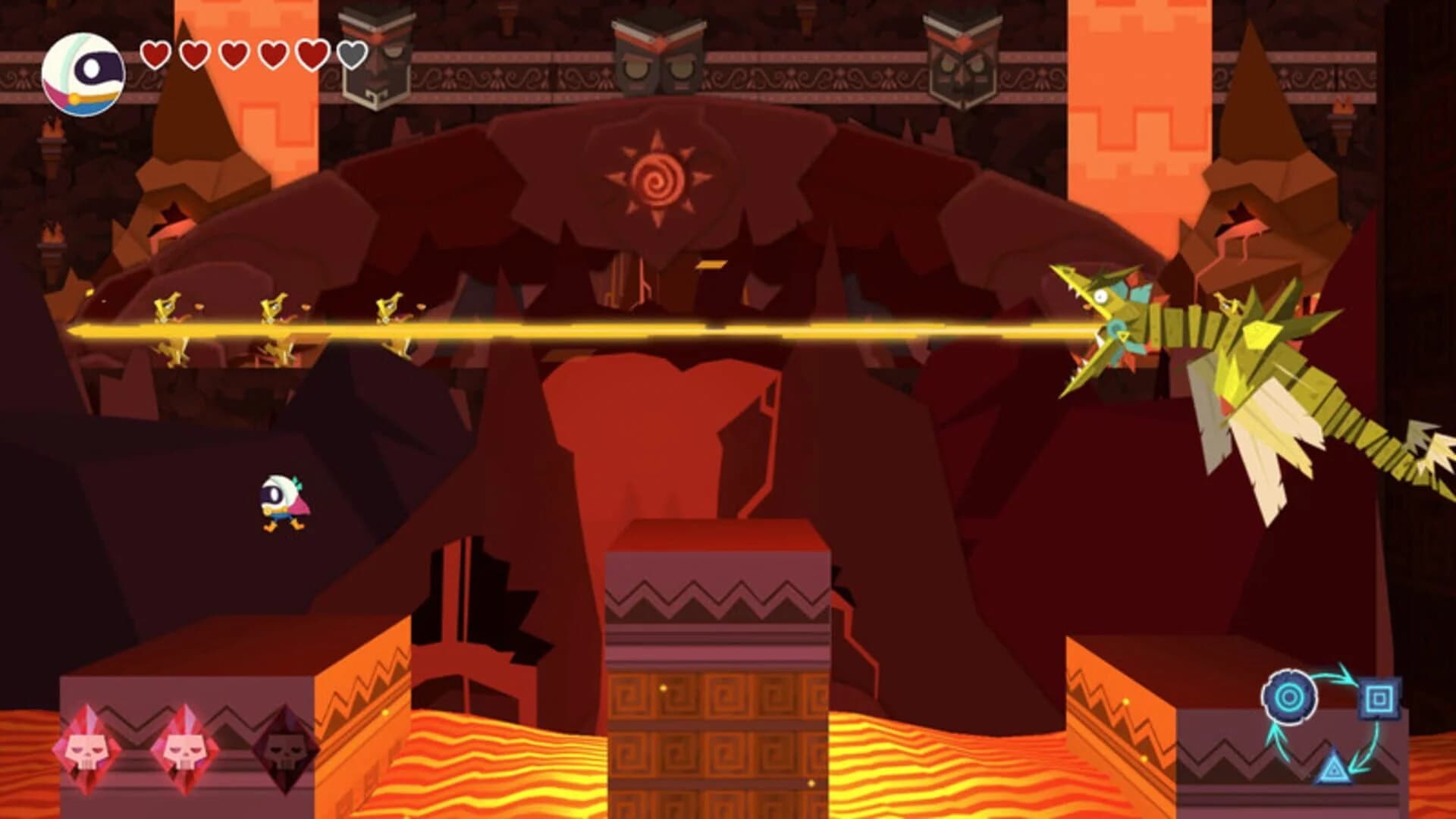This screenshot has width=1456, height=819.
Task: Click the arrow pointing back up to the circle
Action: coord(1279,743)
